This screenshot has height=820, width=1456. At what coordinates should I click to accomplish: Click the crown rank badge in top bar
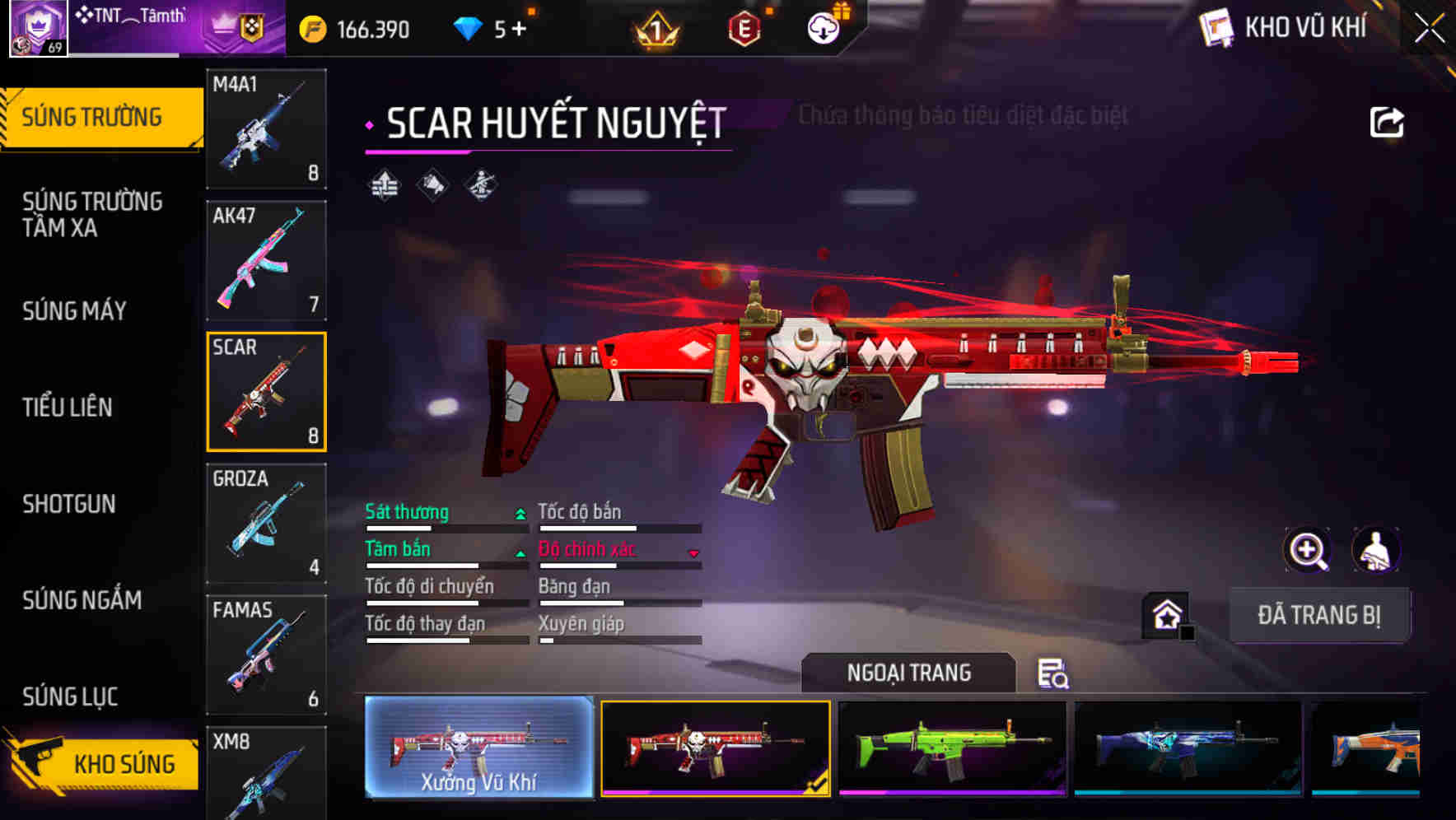659,27
